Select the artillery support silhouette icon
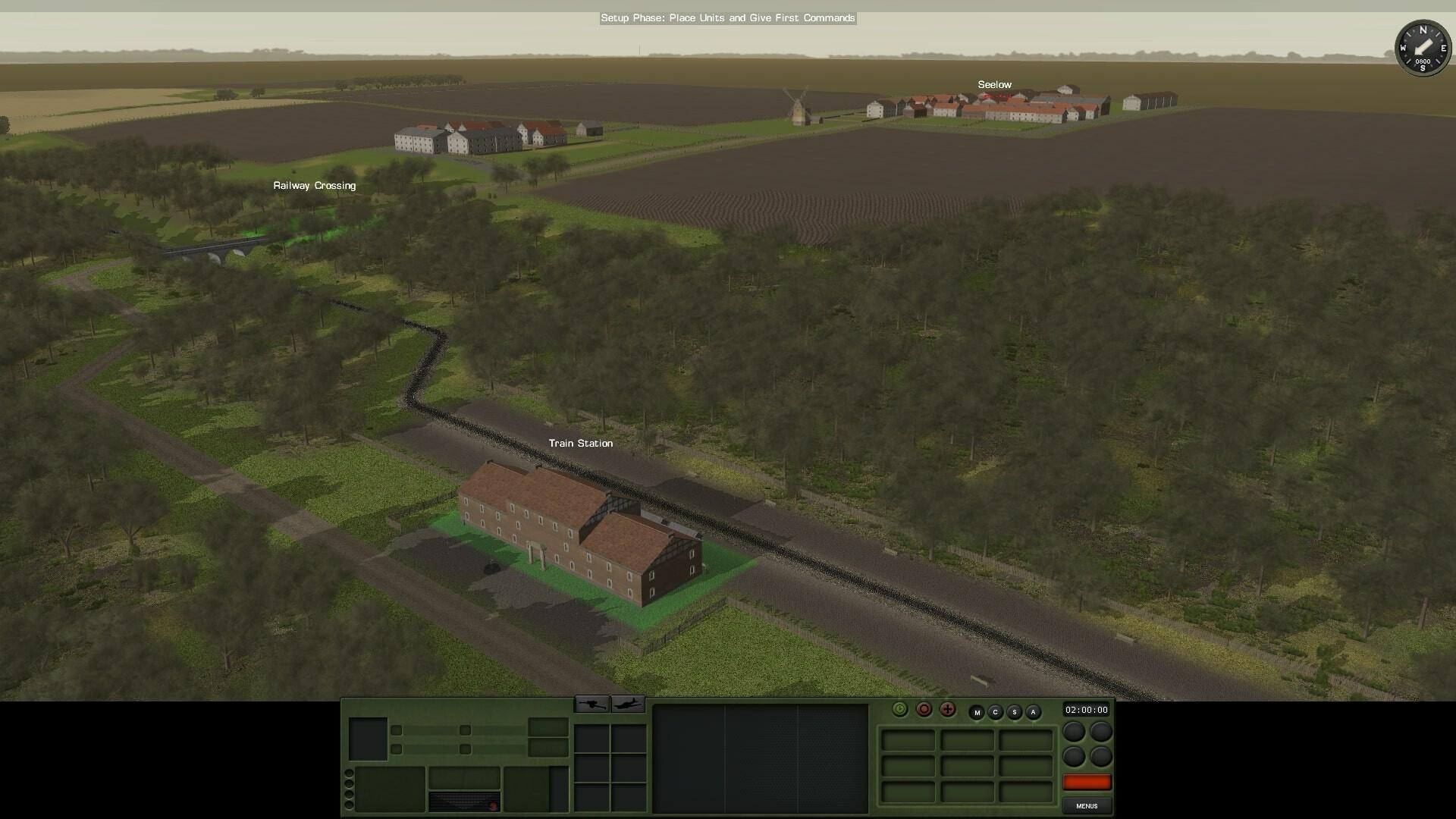This screenshot has width=1456, height=819. pos(594,704)
